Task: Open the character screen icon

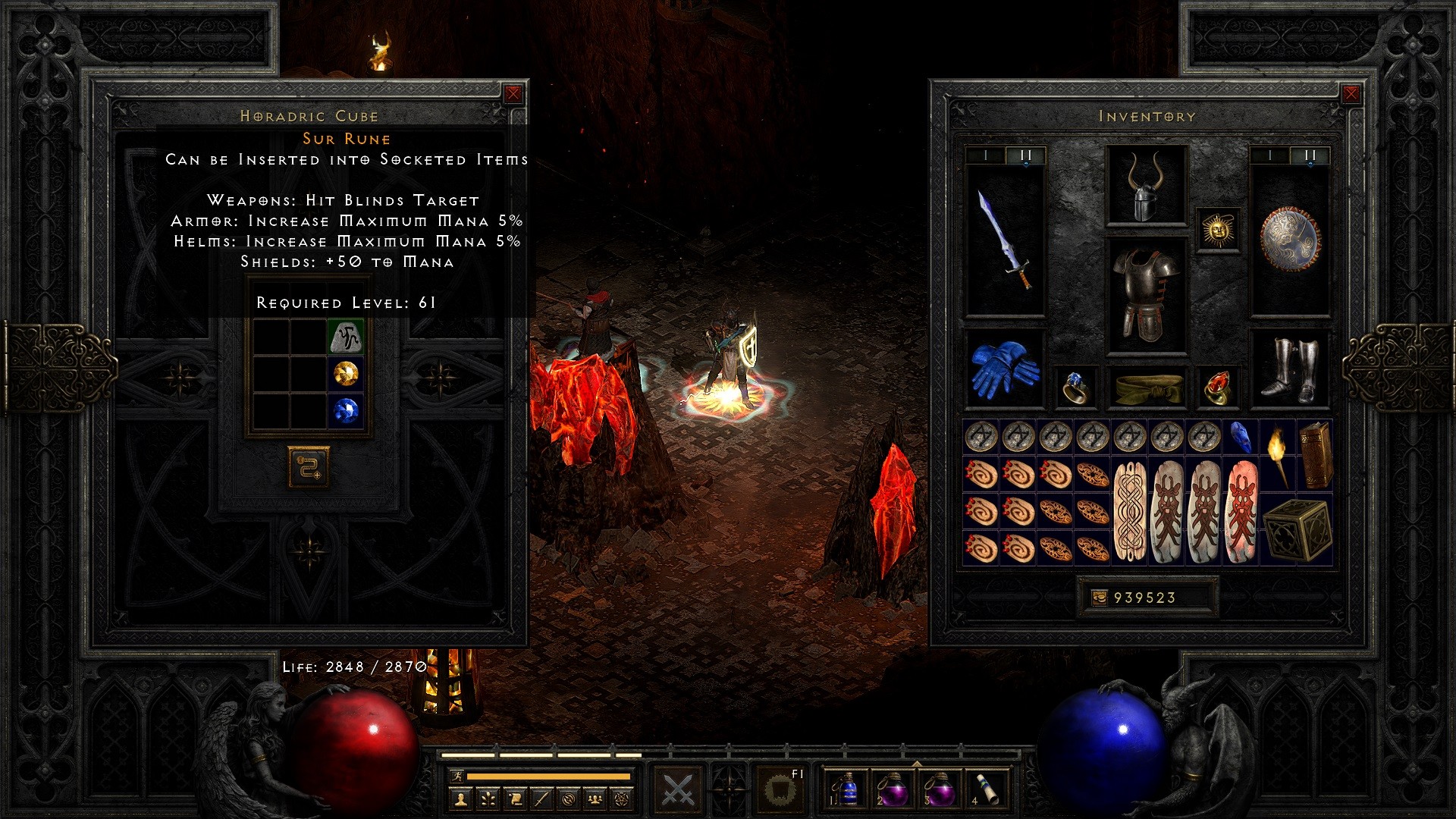Action: [461, 798]
